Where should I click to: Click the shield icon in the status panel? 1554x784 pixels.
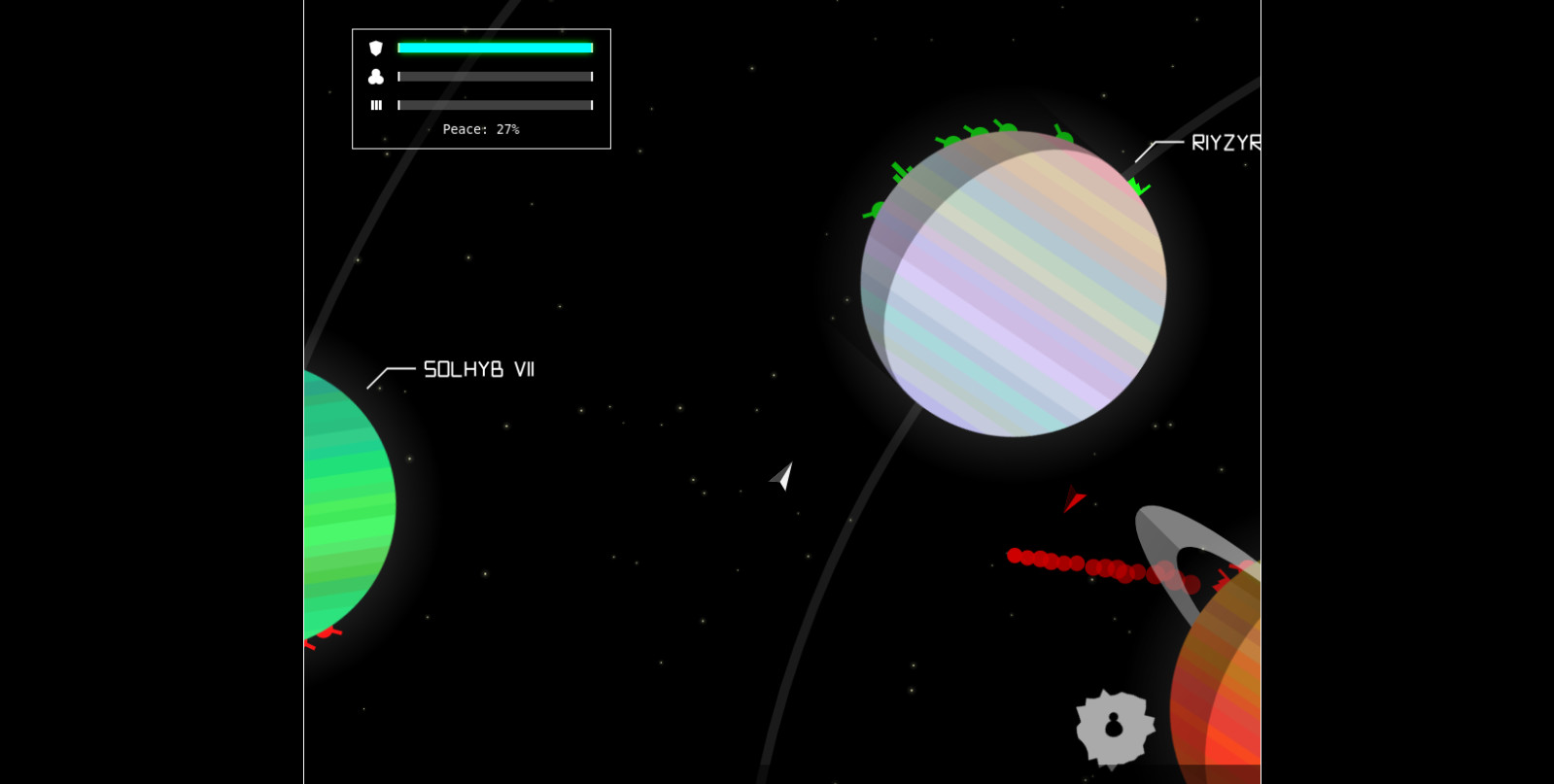tap(376, 48)
